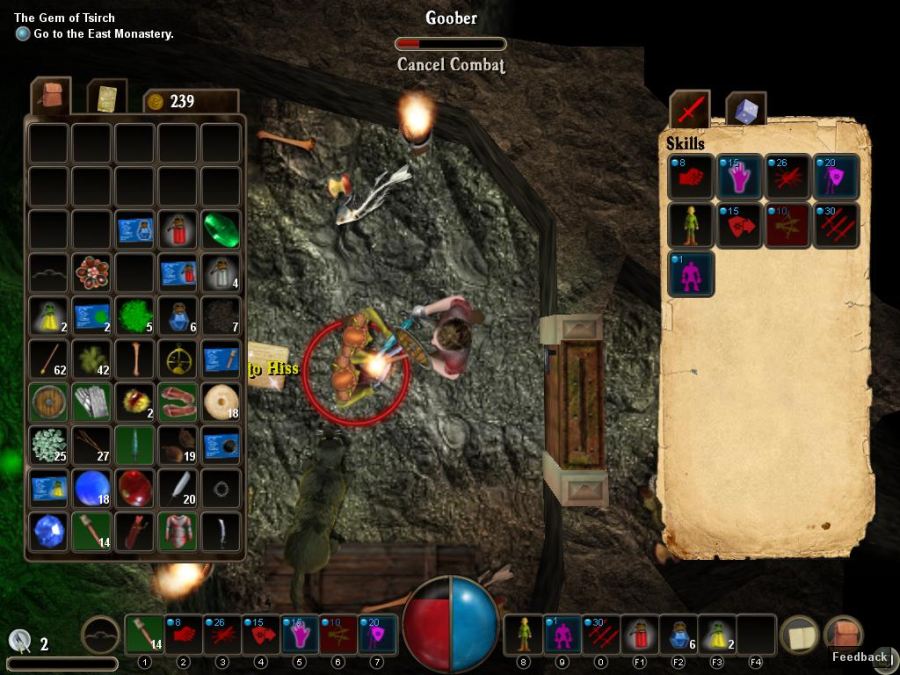Select the blue sapphire gem in inventory
Image resolution: width=900 pixels, height=675 pixels.
[x=48, y=531]
